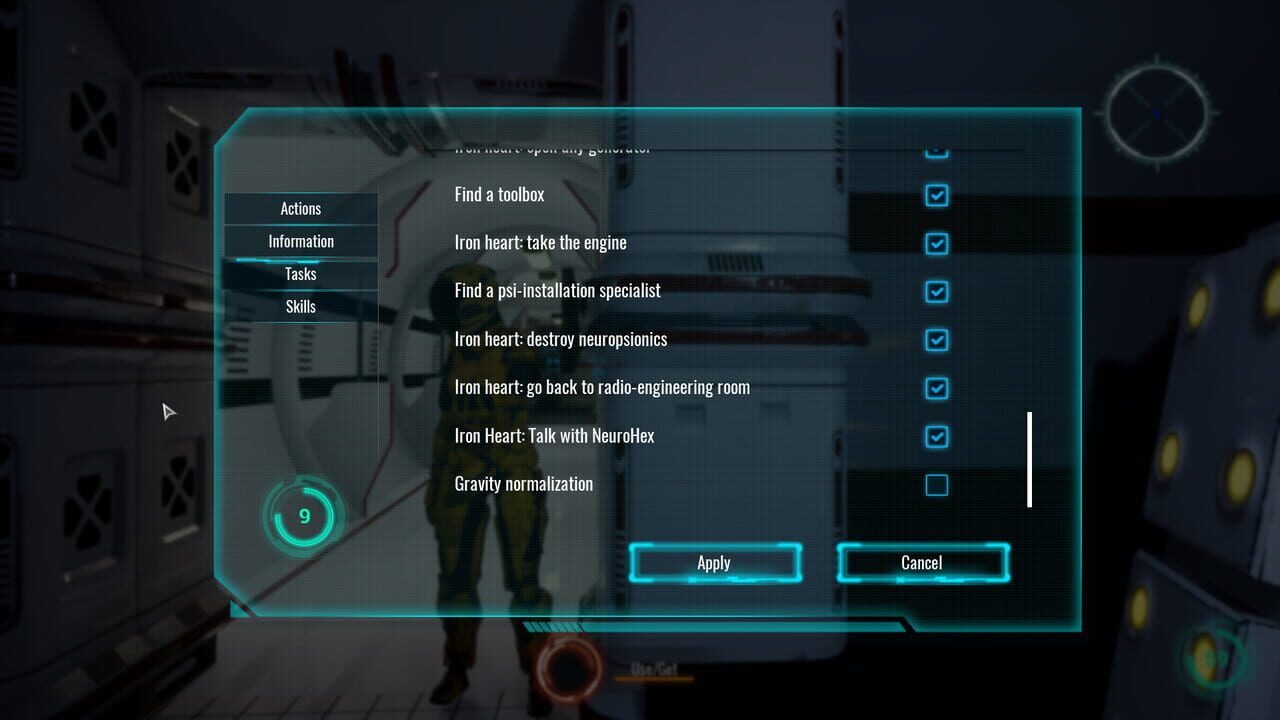The image size is (1280, 720).
Task: Click the scrollbar beside the task list
Action: click(1029, 458)
